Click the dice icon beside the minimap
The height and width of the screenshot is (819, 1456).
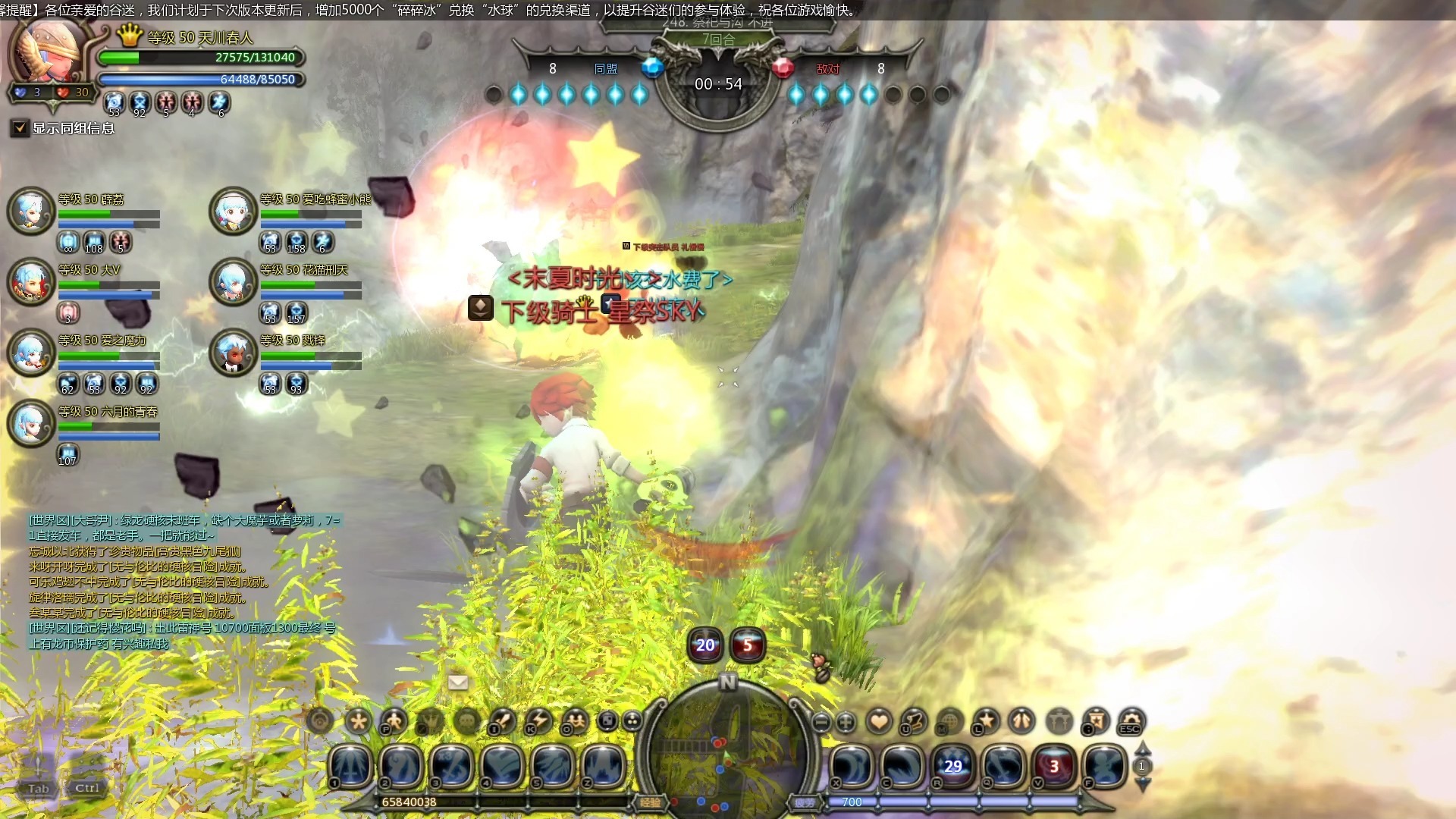(x=607, y=720)
